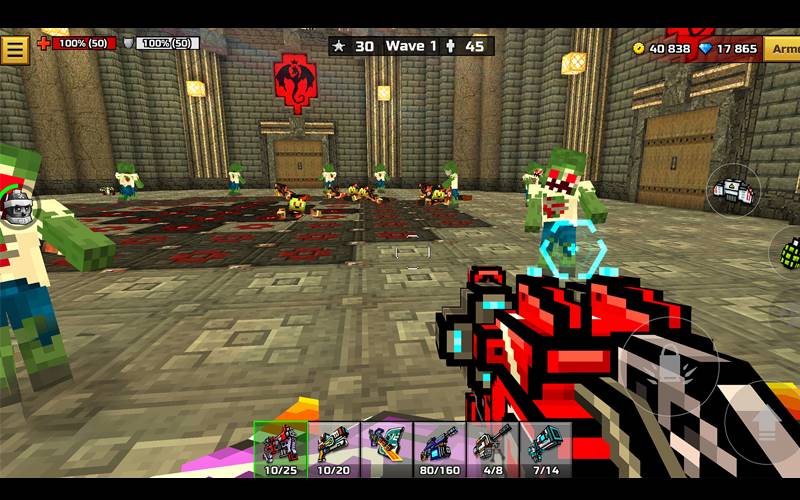Tap the gold coin balance icon

click(x=639, y=48)
